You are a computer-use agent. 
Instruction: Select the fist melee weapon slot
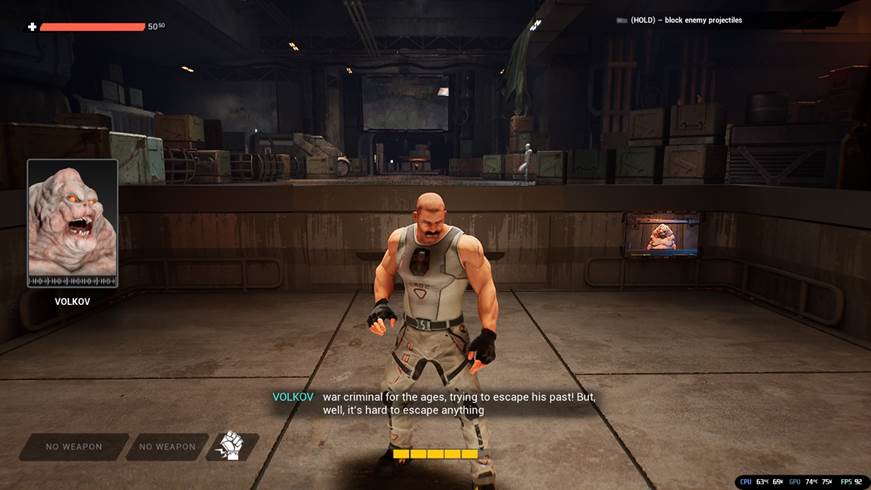(x=231, y=446)
